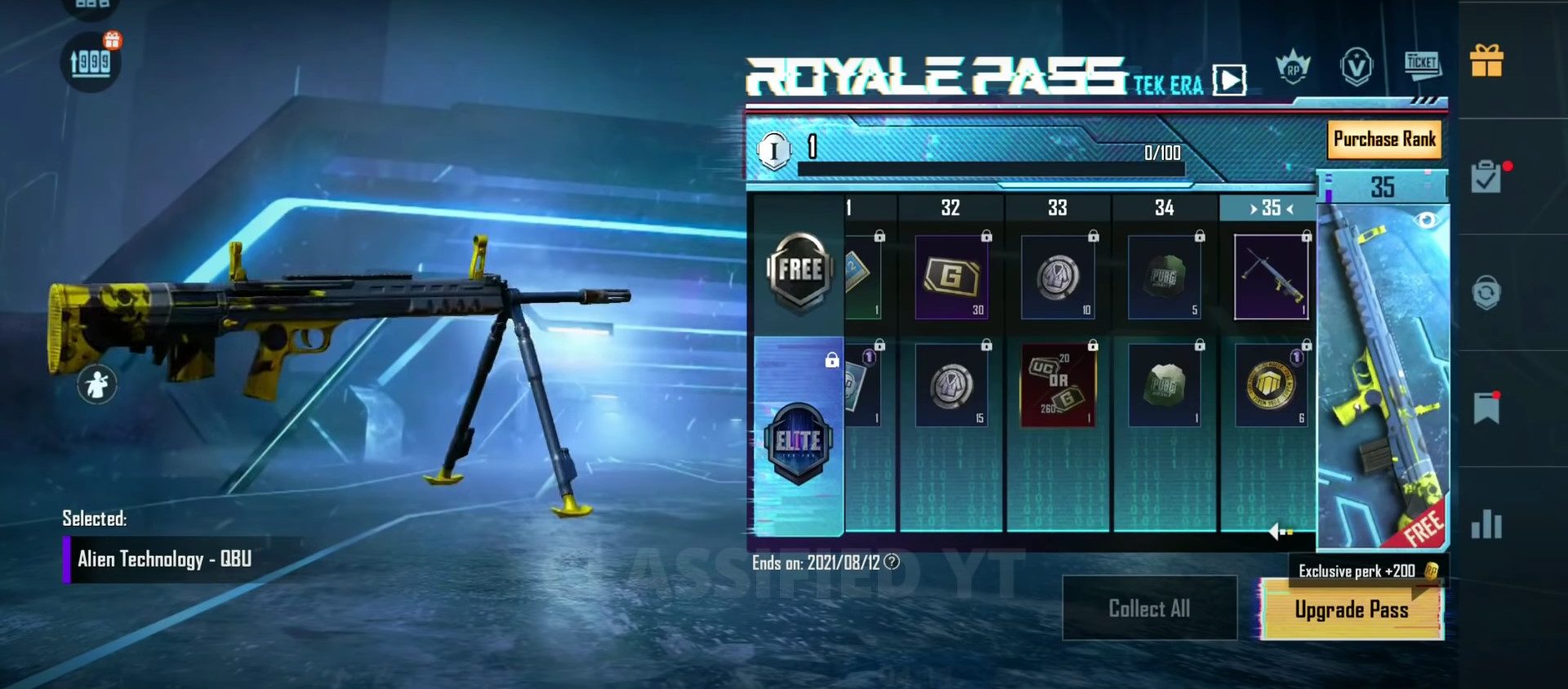Play the Tek Era trailer video
The width and height of the screenshot is (1568, 689).
coord(1229,80)
